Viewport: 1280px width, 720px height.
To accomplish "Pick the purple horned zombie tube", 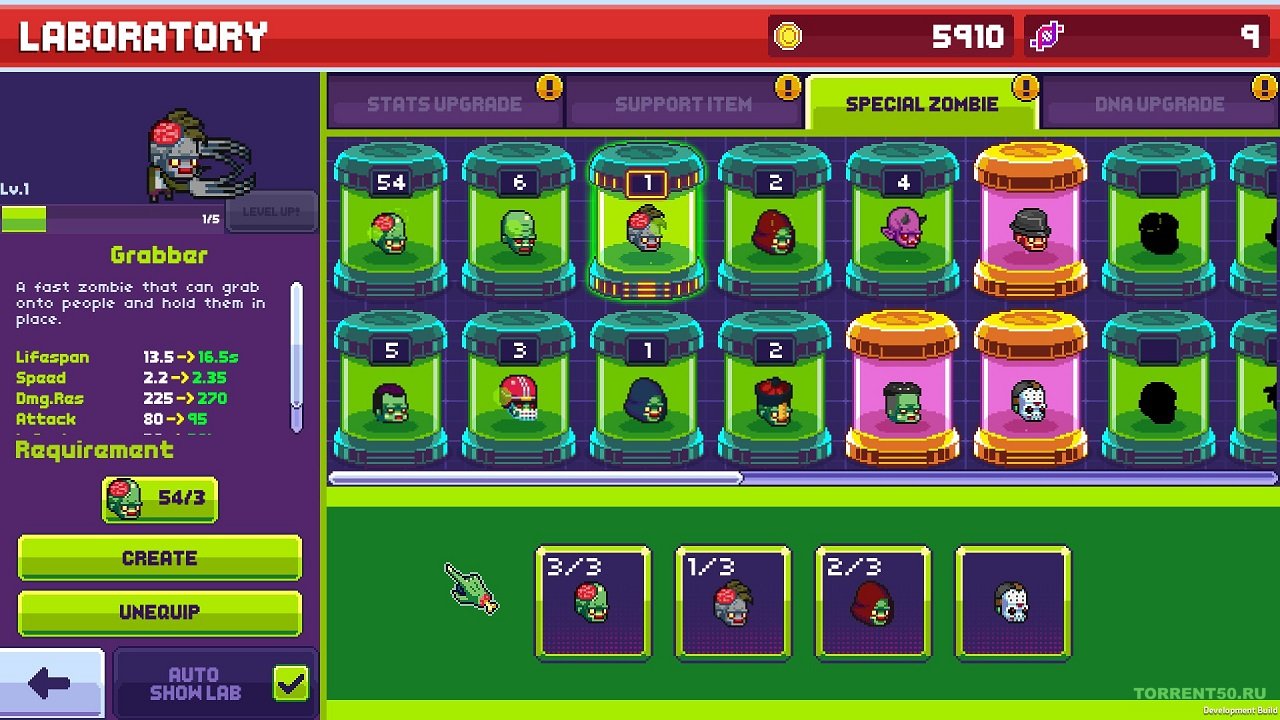I will point(902,222).
